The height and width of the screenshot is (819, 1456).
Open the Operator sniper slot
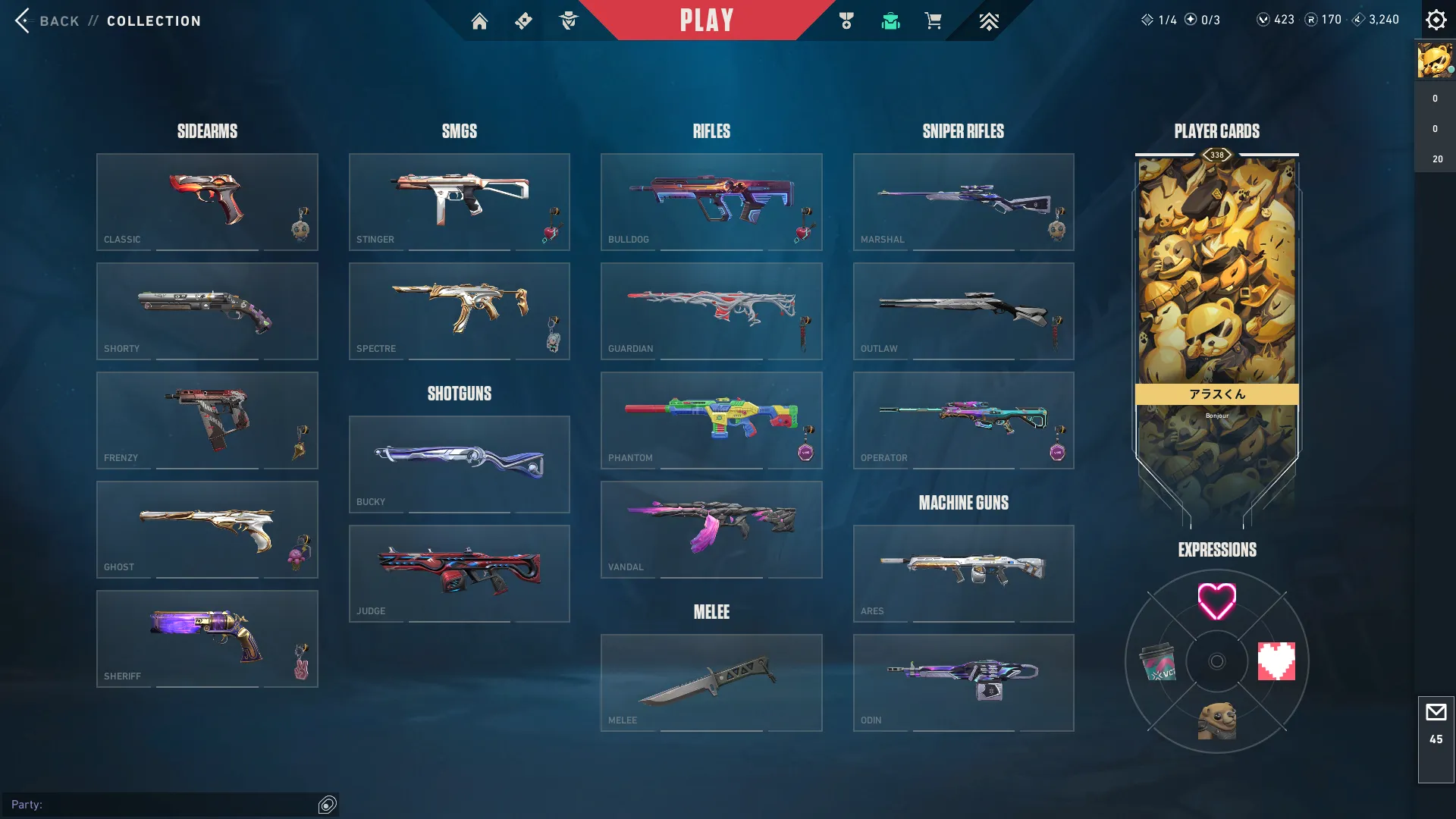pyautogui.click(x=963, y=420)
